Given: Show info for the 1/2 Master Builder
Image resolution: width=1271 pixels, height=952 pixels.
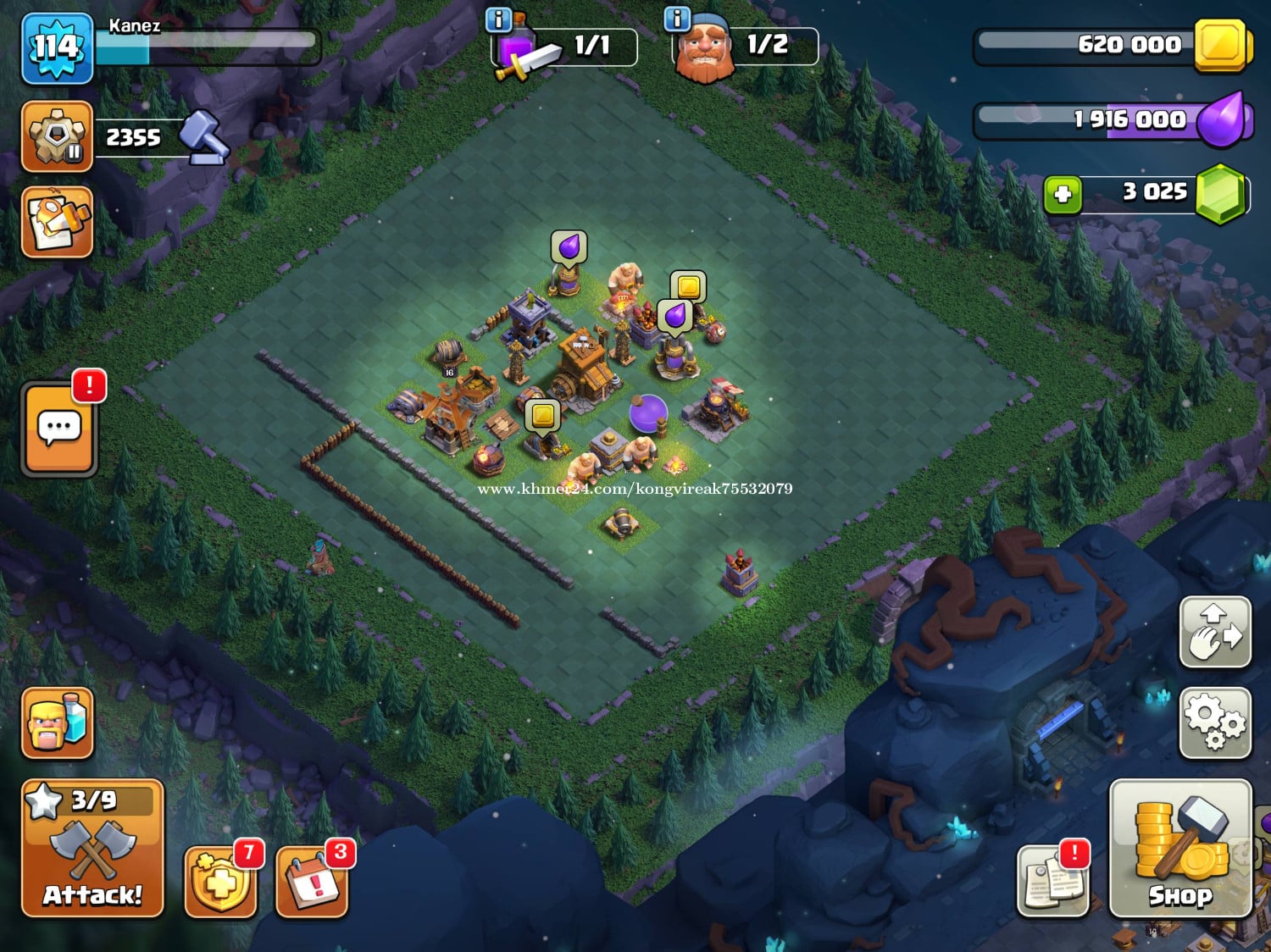Looking at the screenshot, I should pos(677,19).
